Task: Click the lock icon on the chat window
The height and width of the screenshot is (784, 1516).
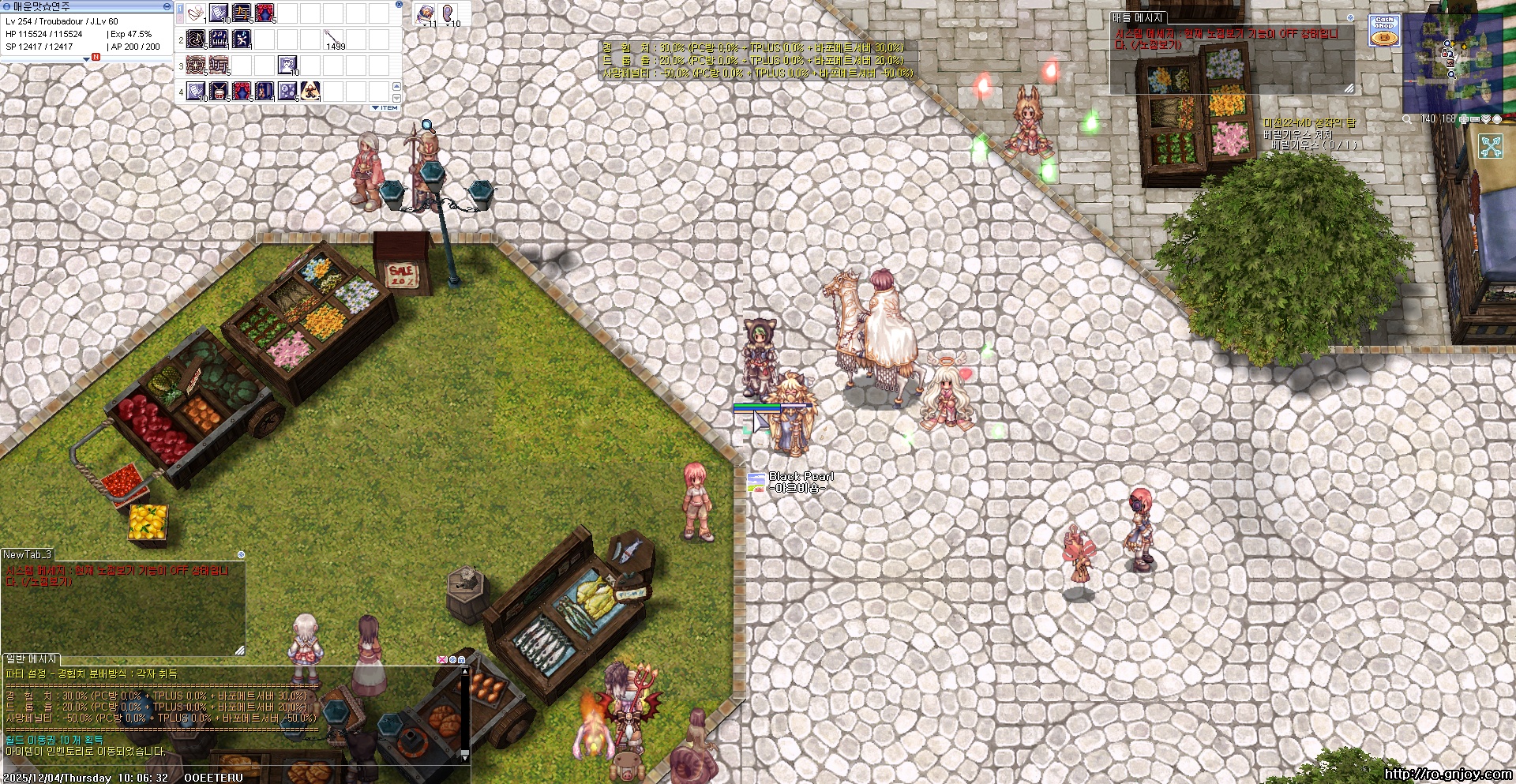Action: click(x=461, y=659)
